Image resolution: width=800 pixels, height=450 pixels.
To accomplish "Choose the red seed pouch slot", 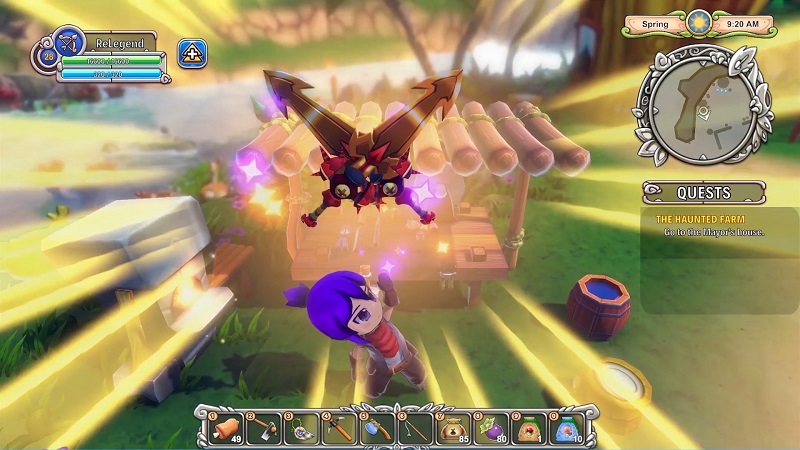I will [x=529, y=426].
